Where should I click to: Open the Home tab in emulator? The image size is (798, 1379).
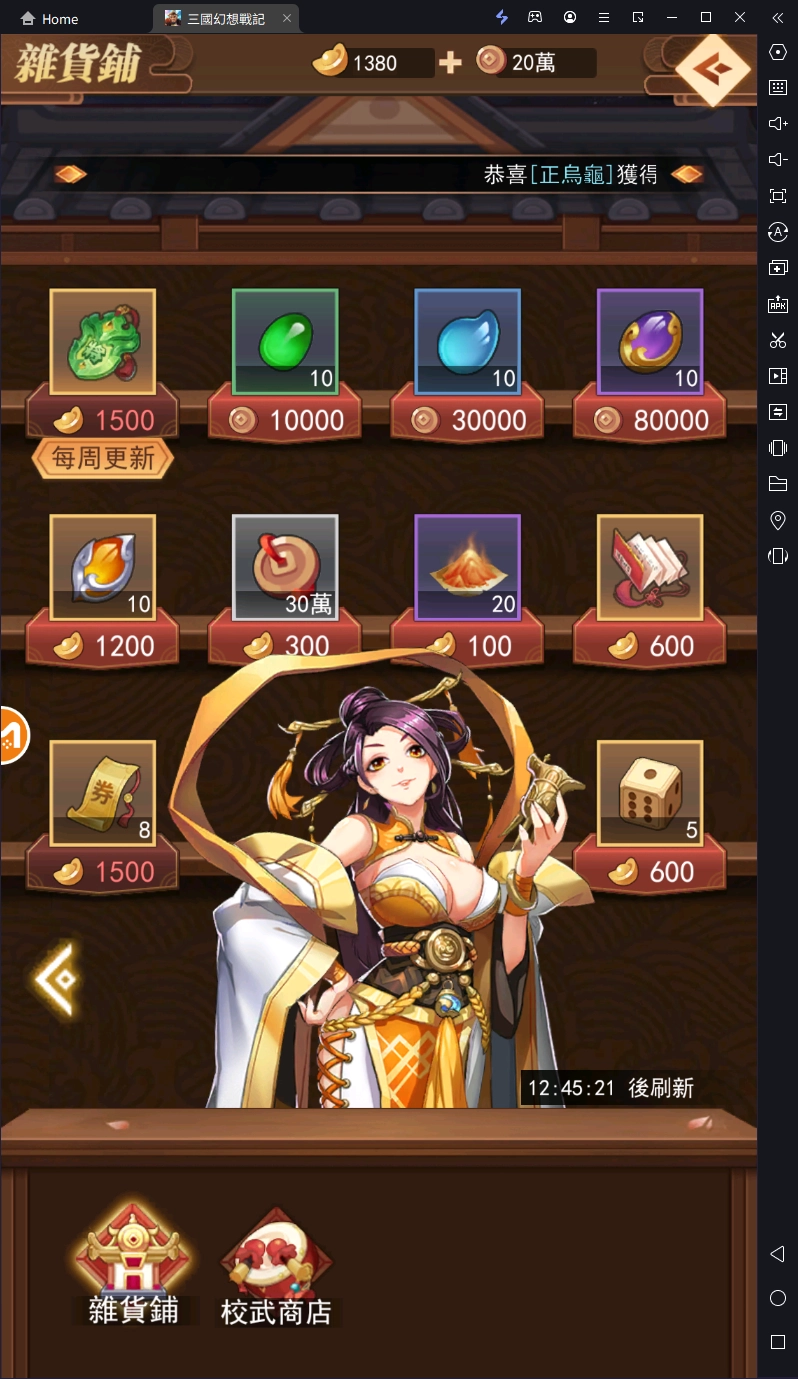(50, 19)
